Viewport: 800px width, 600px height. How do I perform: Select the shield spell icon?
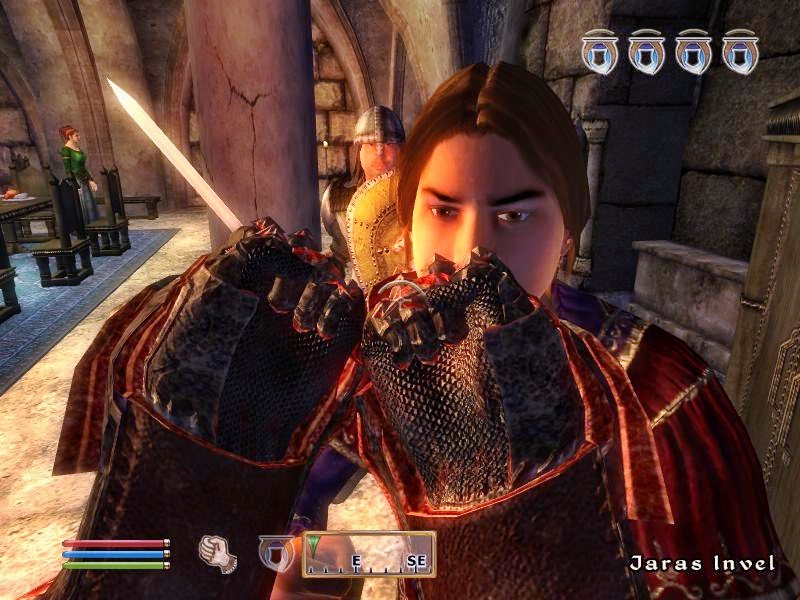tap(275, 553)
